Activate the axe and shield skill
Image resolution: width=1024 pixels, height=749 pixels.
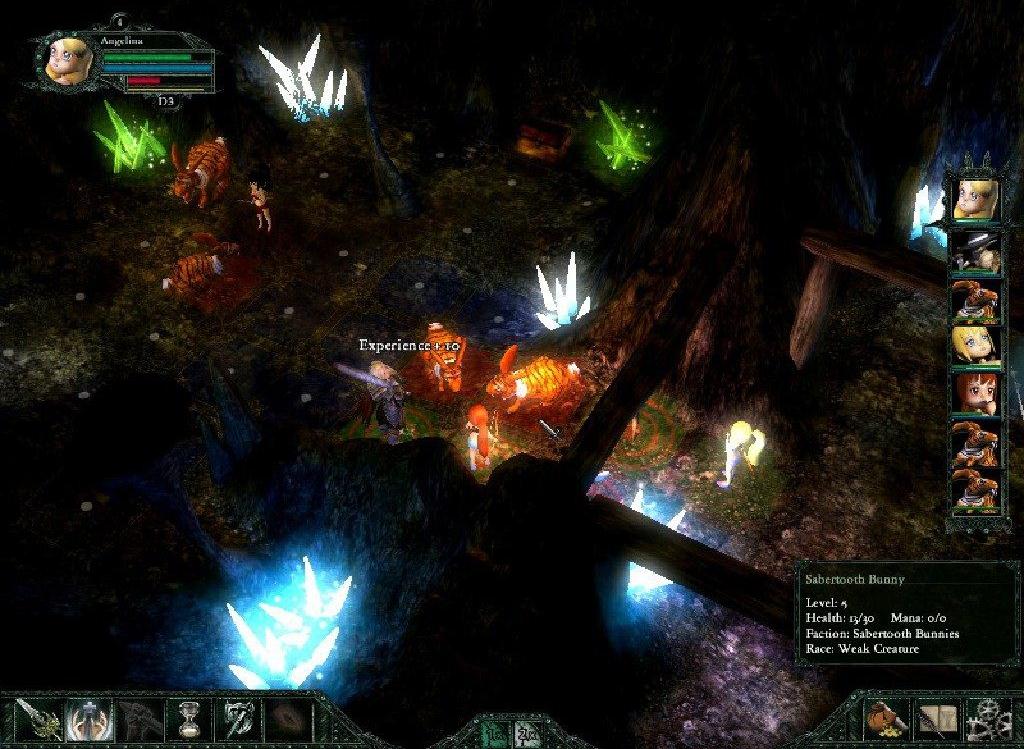point(236,718)
